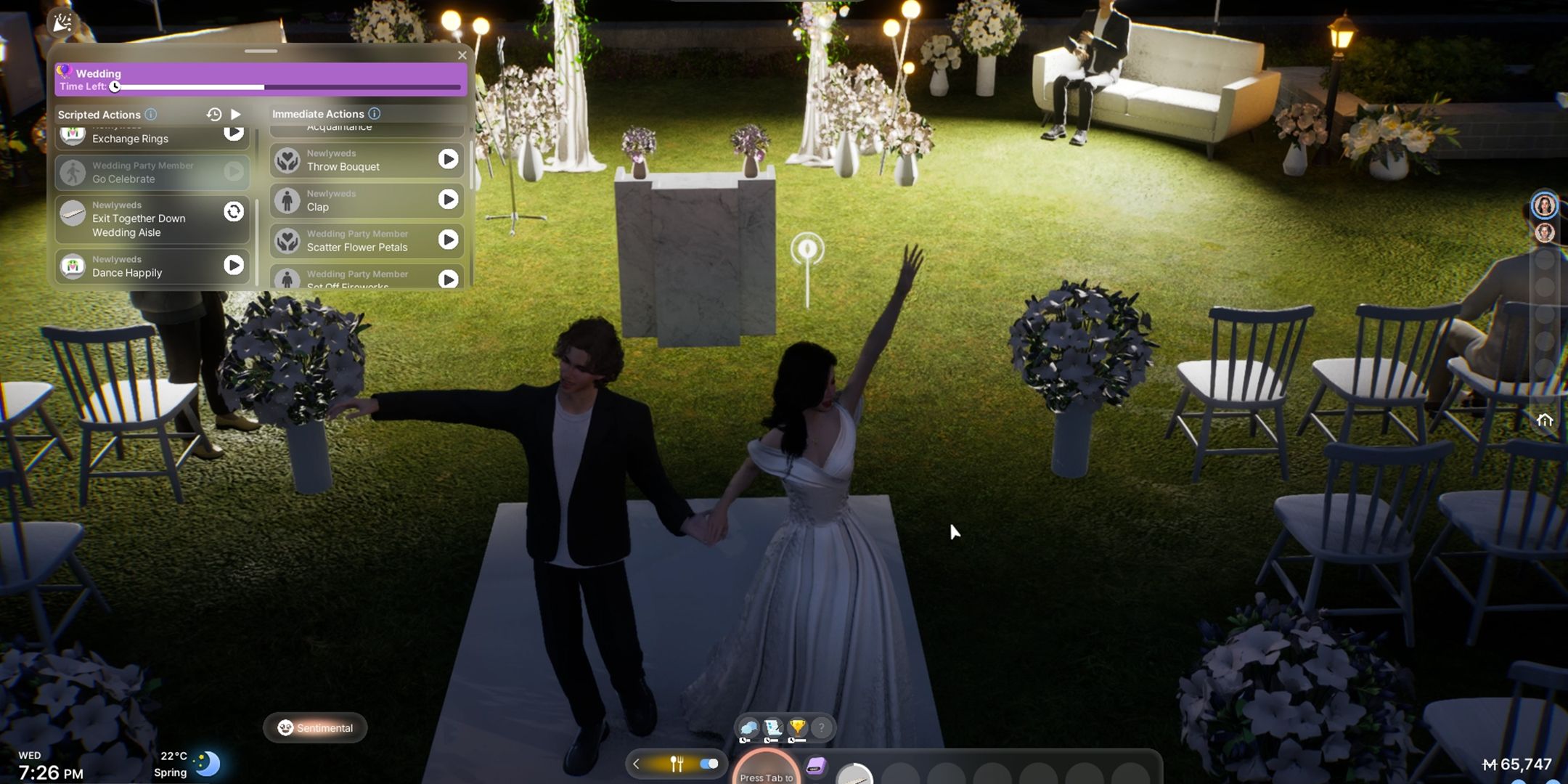Toggle repeat on Exit Together Down Wedding Aisle
The image size is (1568, 784).
point(233,211)
